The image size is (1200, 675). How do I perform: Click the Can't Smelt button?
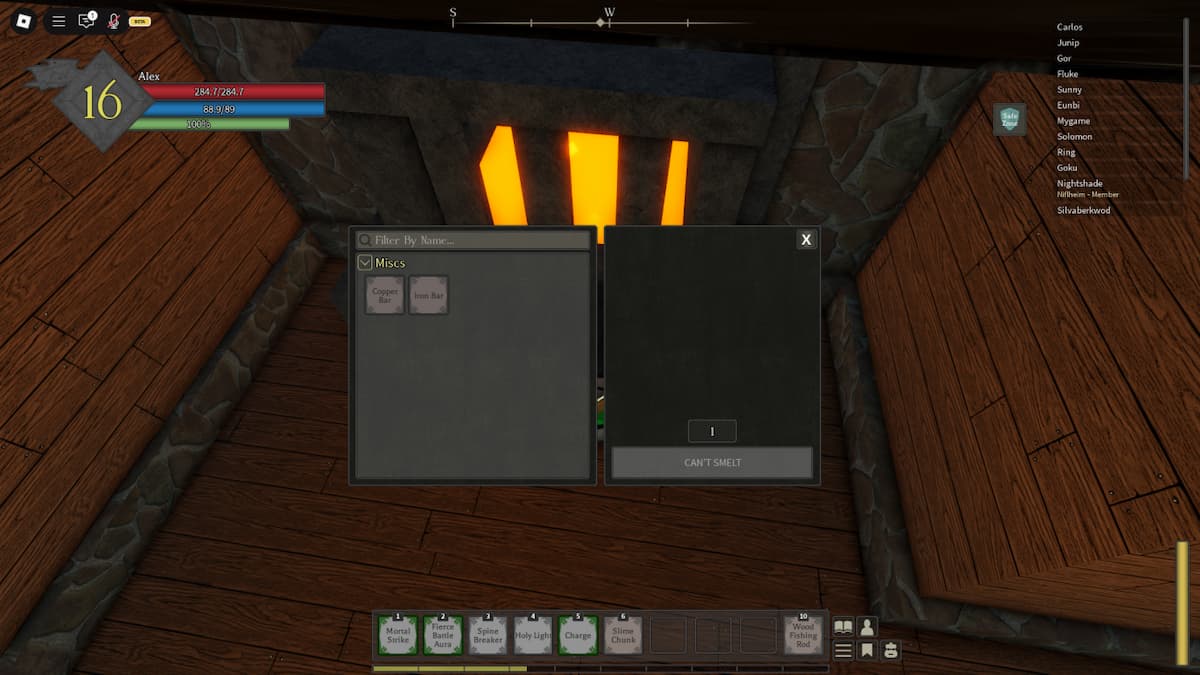click(x=712, y=462)
